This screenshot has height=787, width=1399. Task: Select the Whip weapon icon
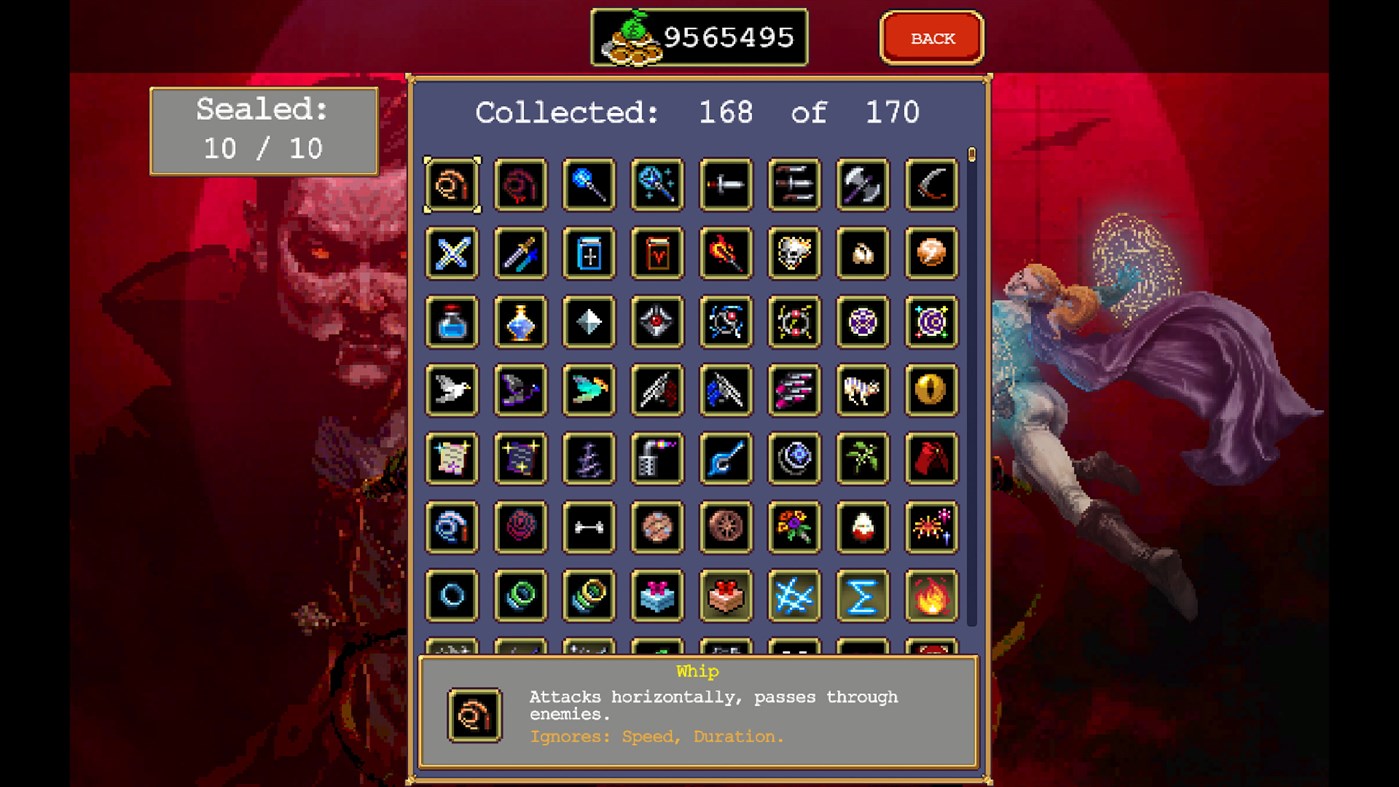tap(451, 184)
